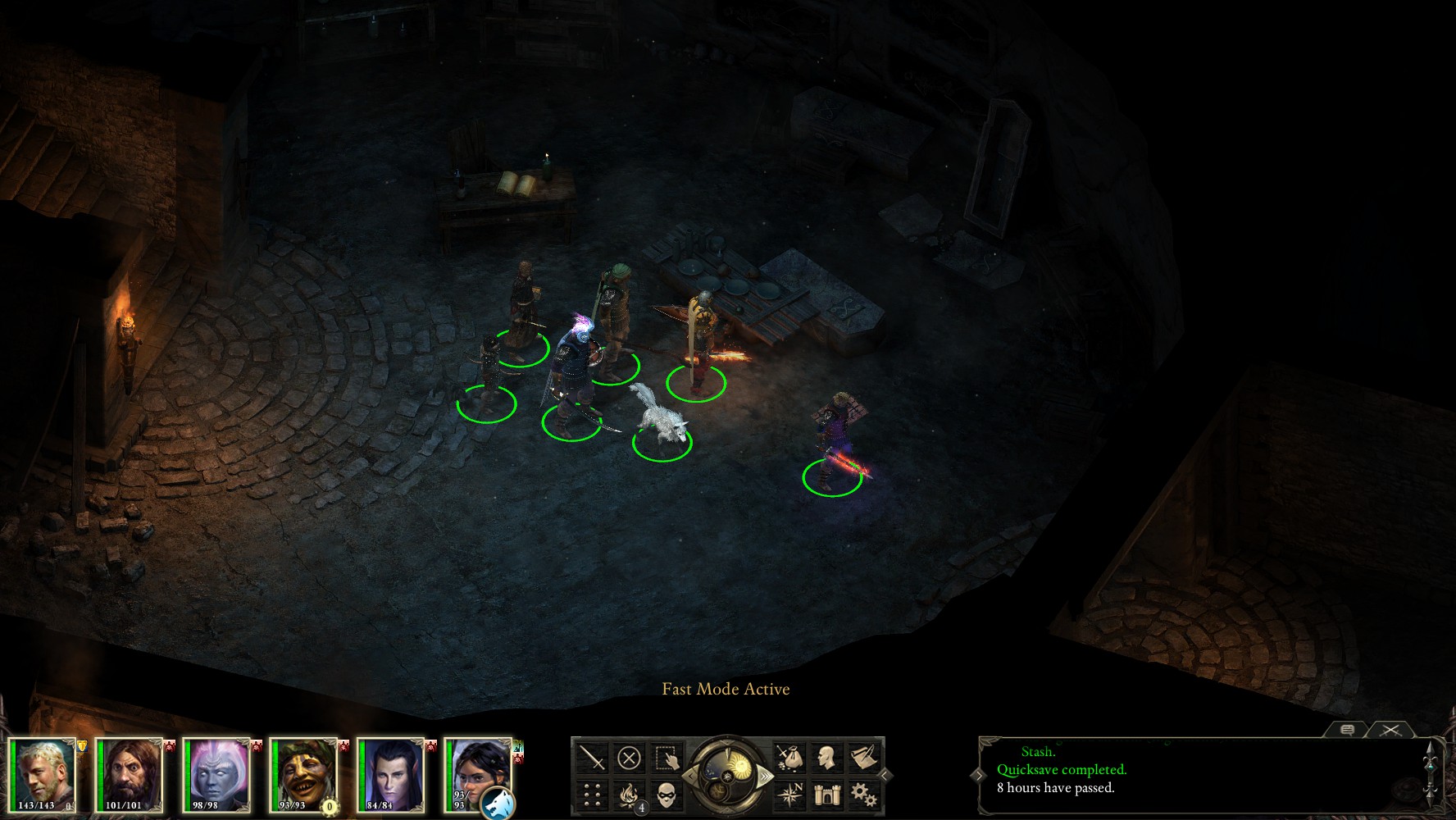Open the options gears icon
The image size is (1456, 820).
(863, 795)
